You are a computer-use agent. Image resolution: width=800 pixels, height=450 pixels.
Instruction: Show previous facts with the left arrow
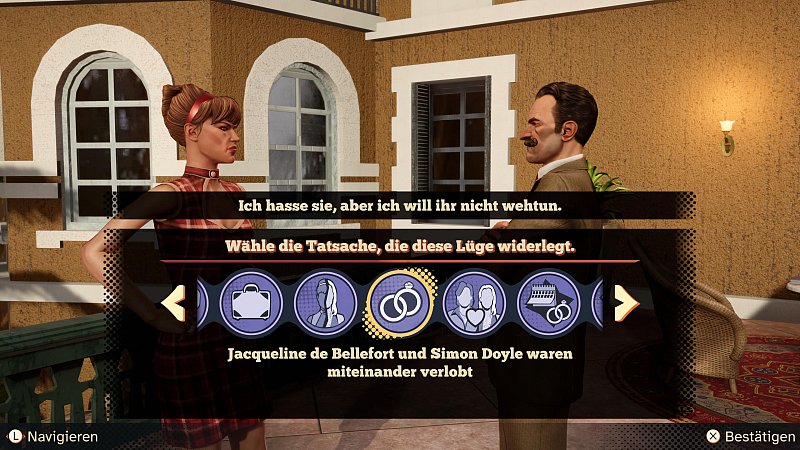click(x=174, y=303)
